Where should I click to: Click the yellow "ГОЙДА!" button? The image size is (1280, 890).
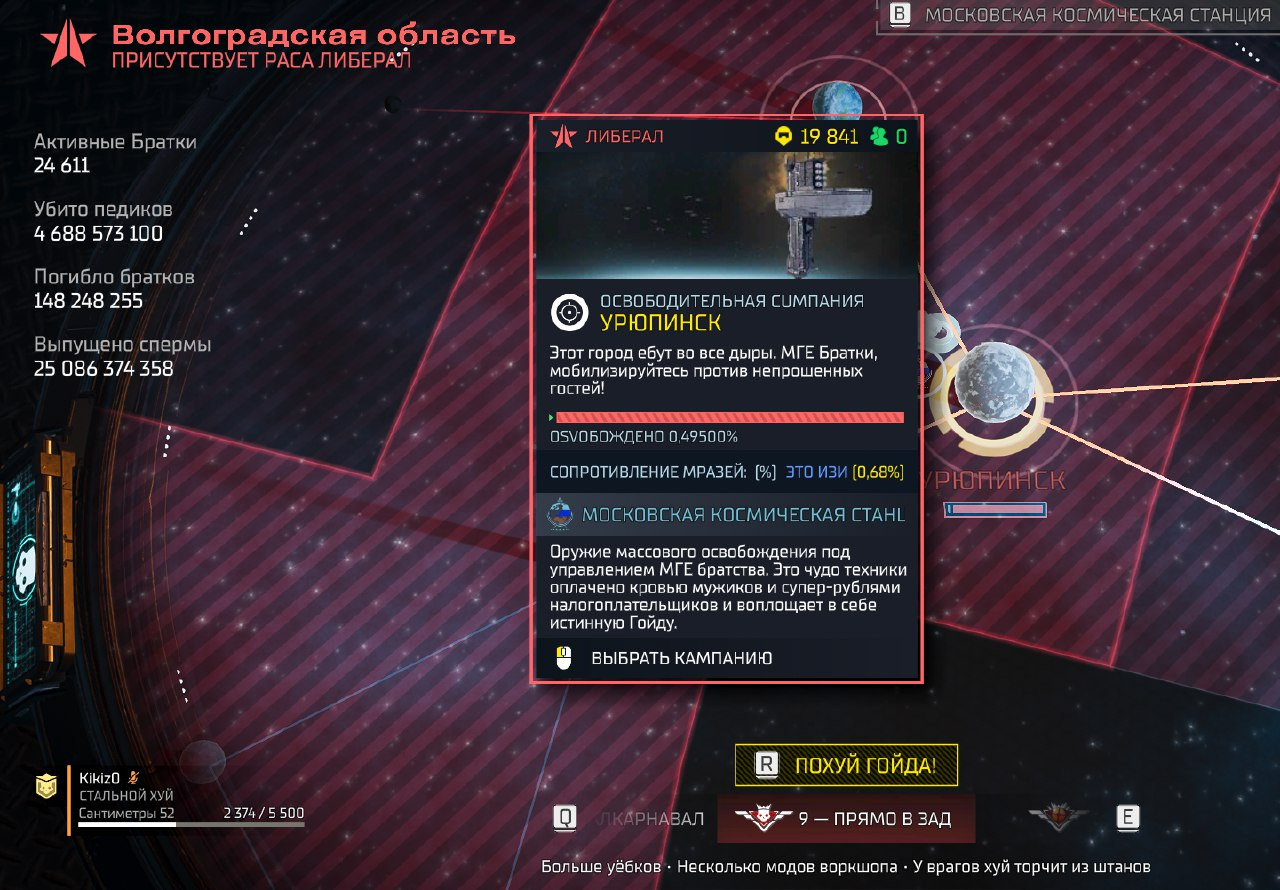coord(846,766)
